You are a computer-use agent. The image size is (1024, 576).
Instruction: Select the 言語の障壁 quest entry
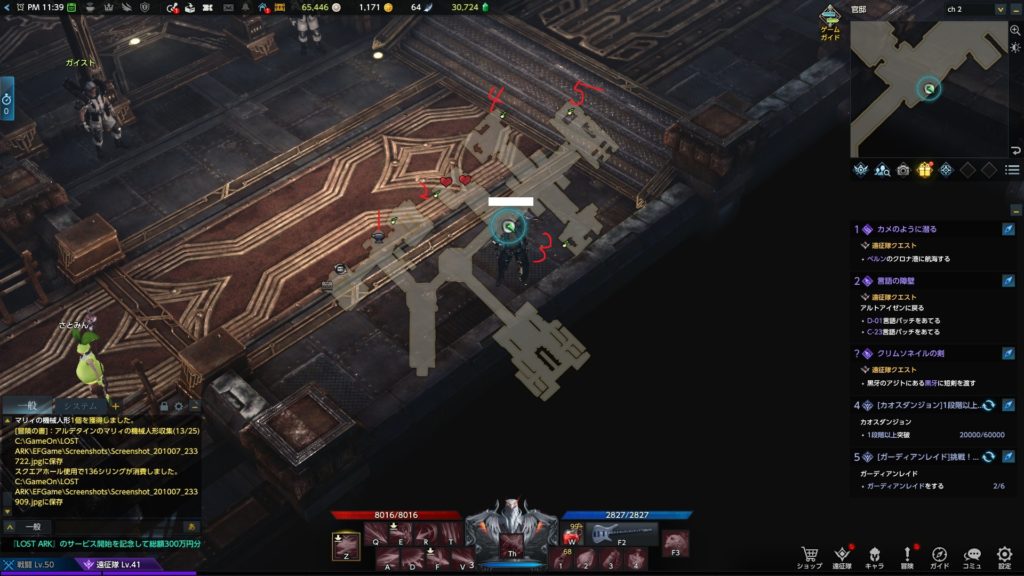coord(902,281)
